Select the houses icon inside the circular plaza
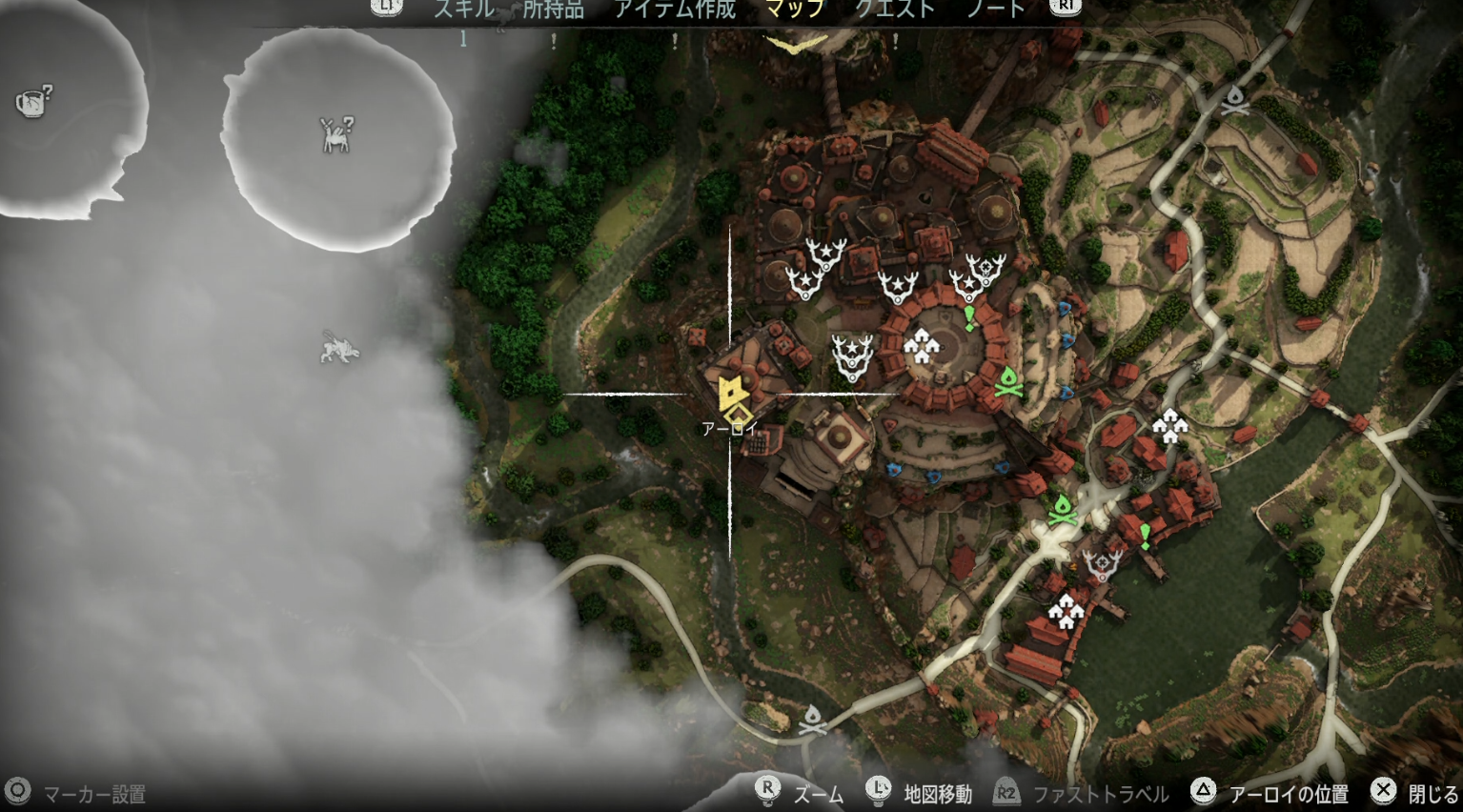 (921, 346)
